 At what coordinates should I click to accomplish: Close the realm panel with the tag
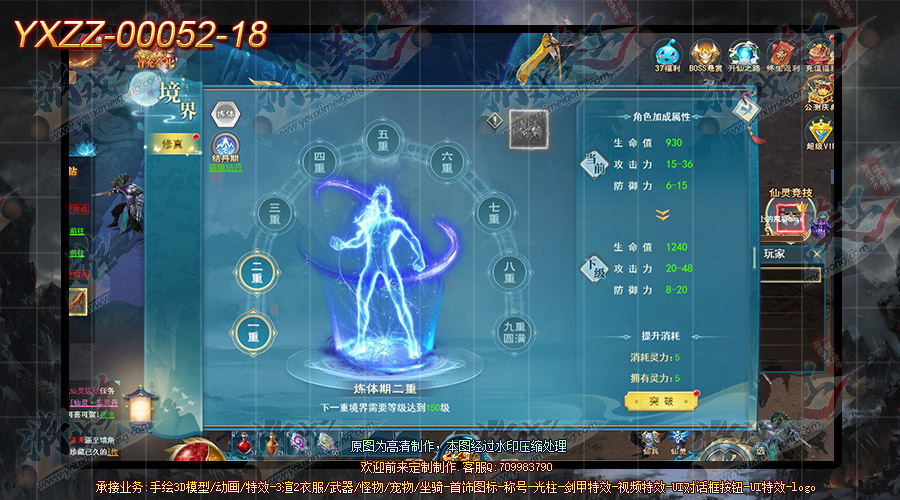pyautogui.click(x=744, y=110)
